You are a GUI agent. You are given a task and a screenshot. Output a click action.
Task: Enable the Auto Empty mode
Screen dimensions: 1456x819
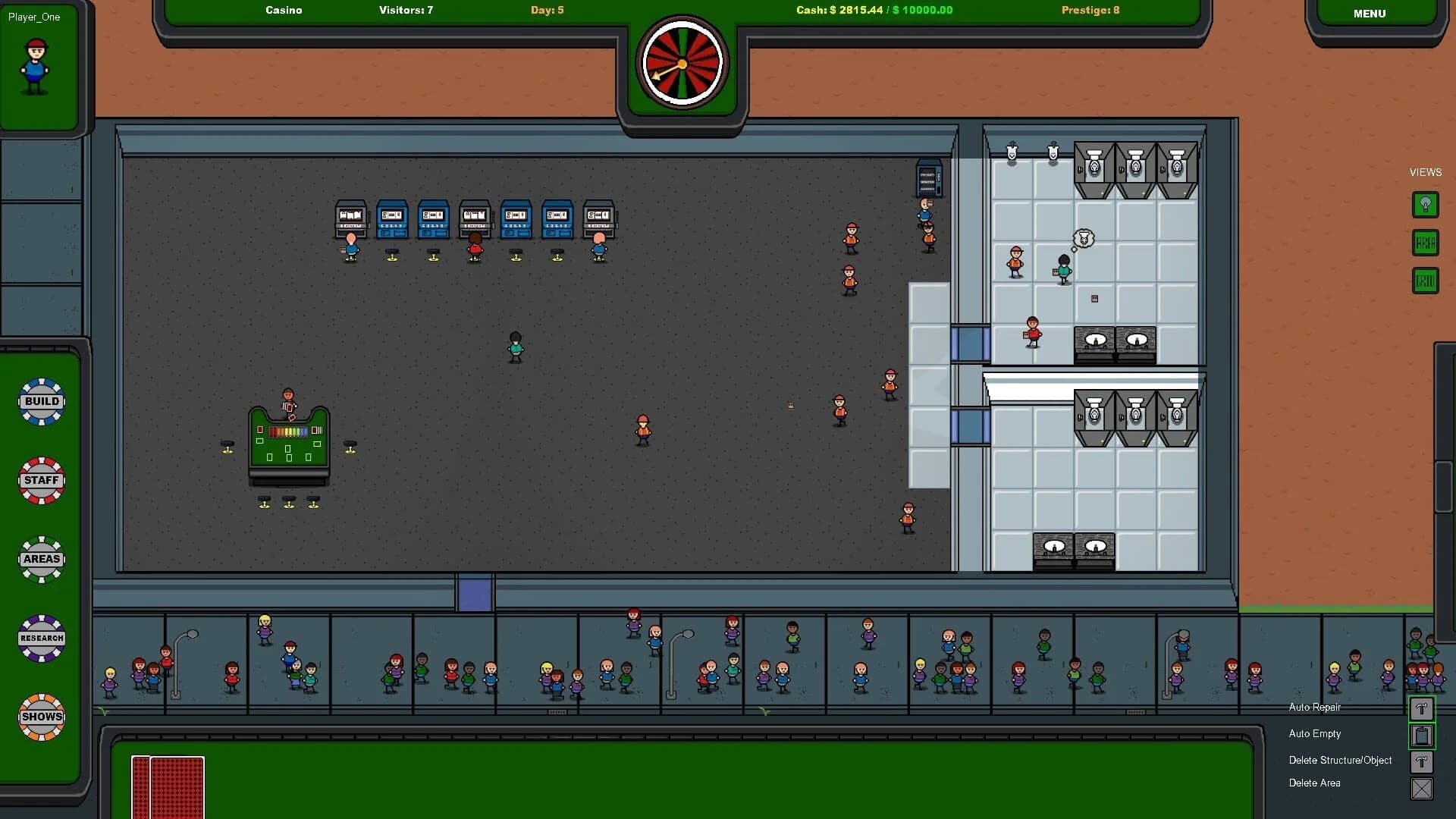point(1421,735)
